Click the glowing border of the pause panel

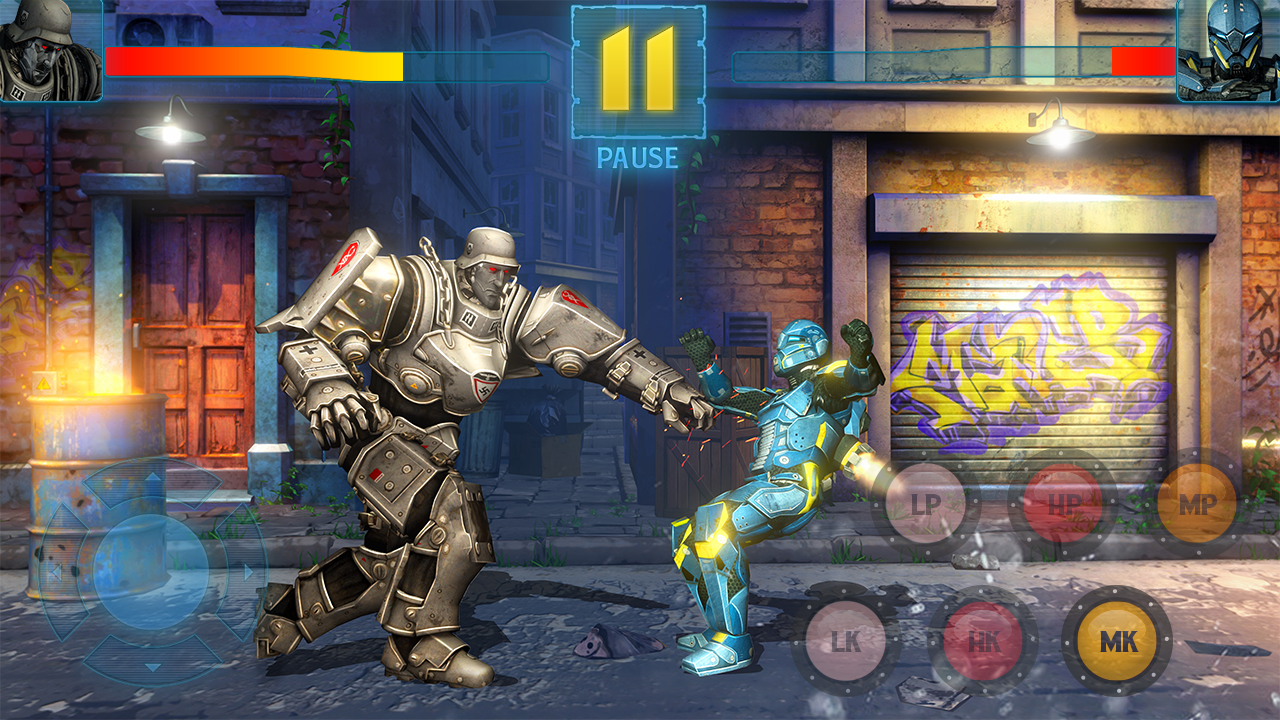click(x=574, y=70)
